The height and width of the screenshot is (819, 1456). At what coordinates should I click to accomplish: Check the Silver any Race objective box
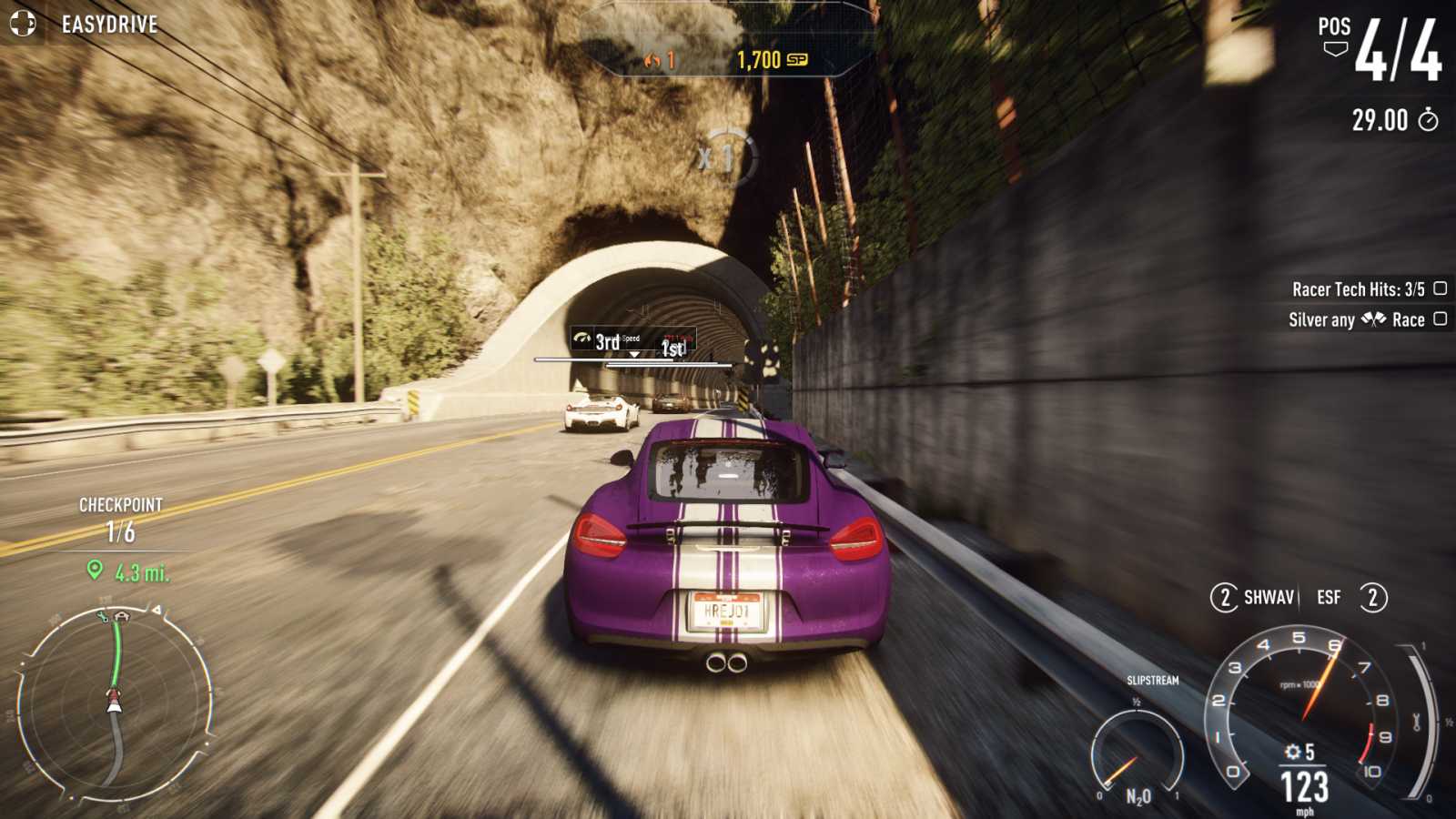click(1441, 319)
